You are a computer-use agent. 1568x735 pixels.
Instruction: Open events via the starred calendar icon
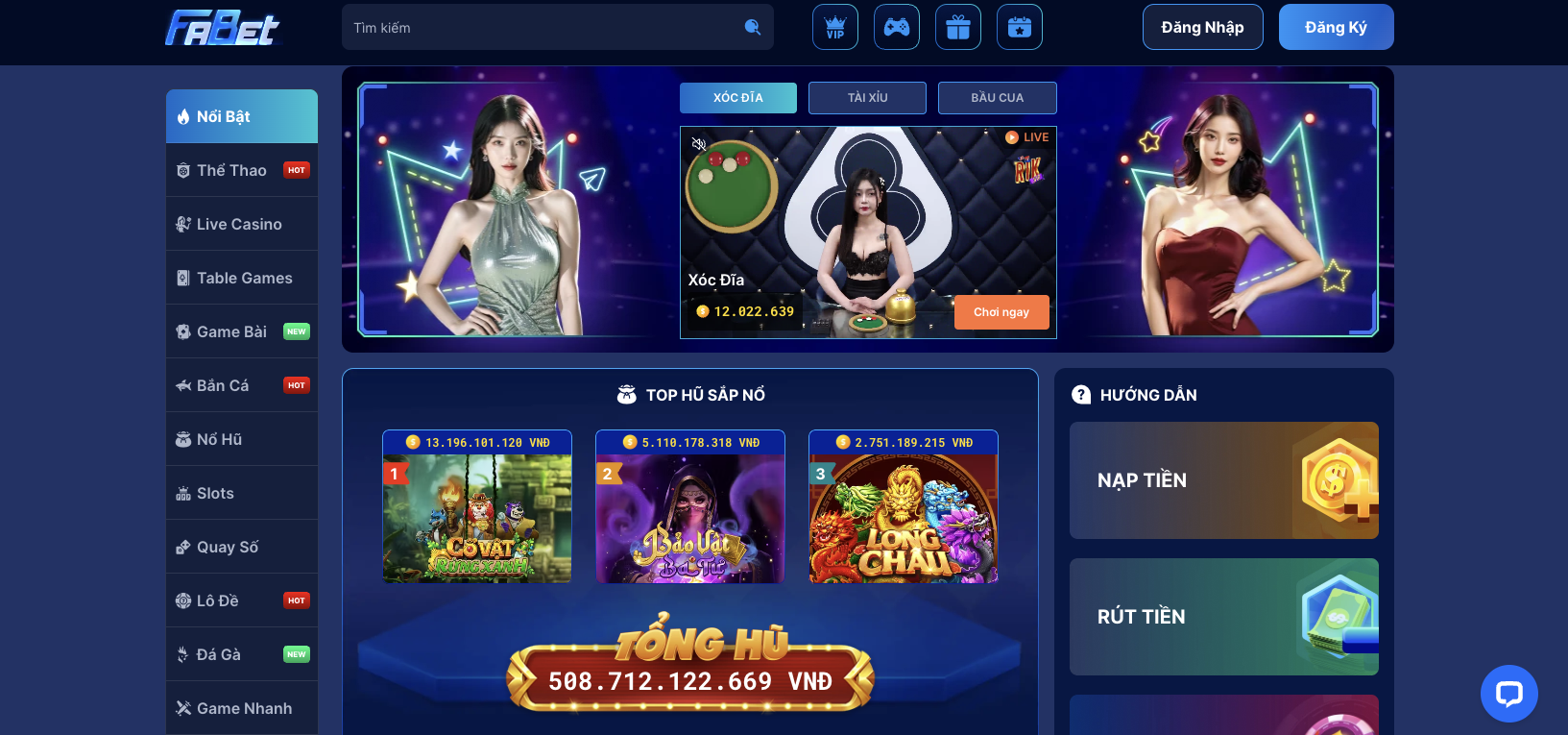[1019, 27]
